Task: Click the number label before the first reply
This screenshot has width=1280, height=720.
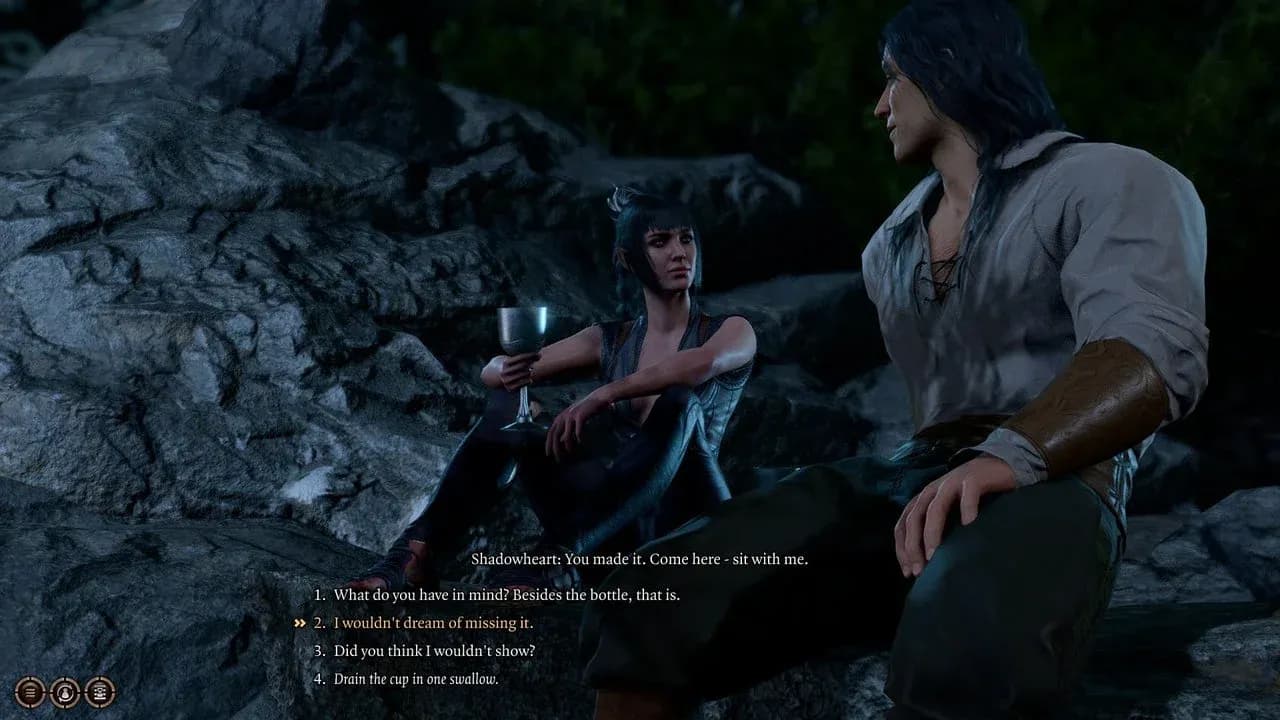Action: (x=320, y=593)
